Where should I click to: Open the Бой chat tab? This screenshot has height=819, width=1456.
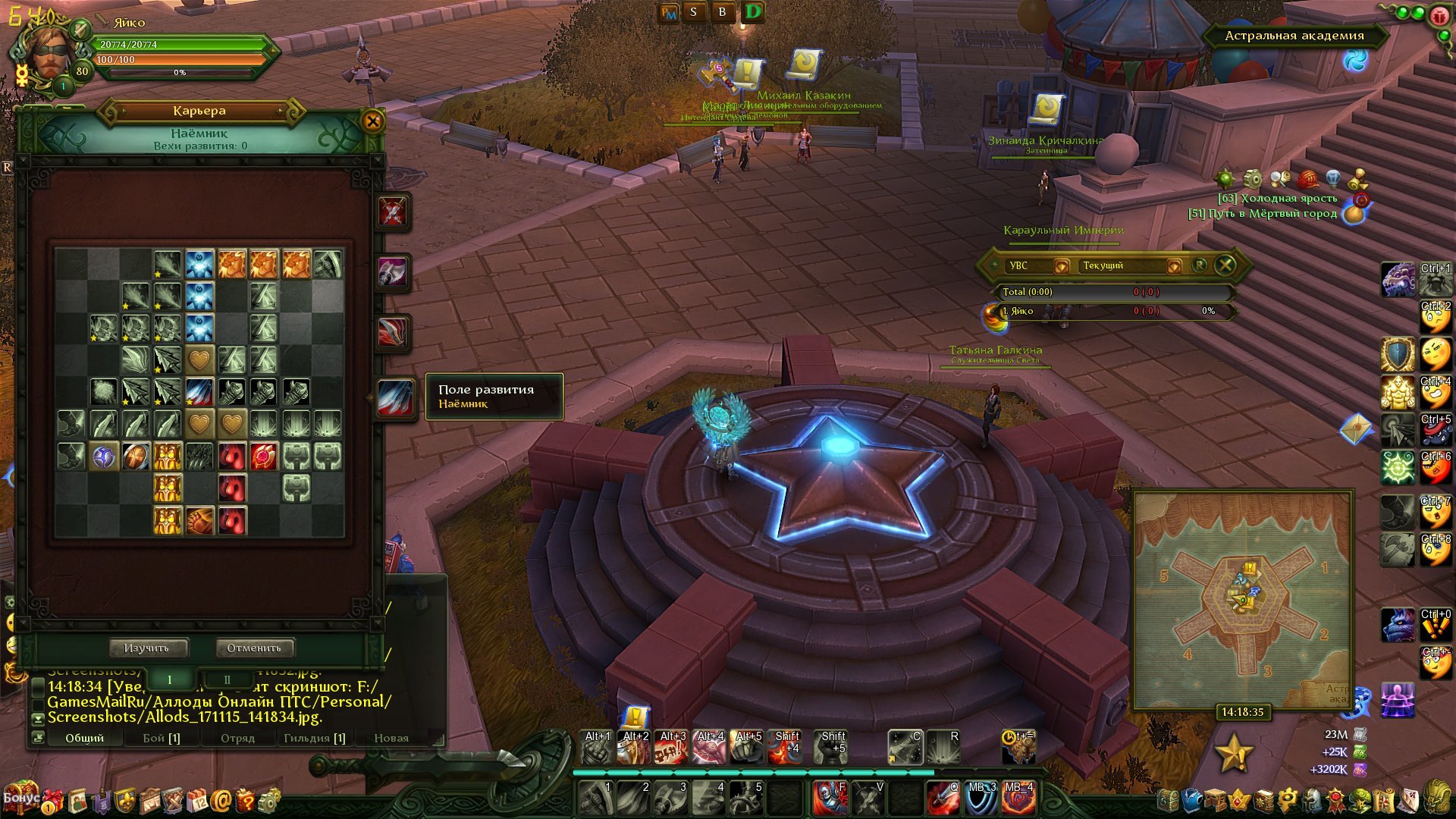pyautogui.click(x=162, y=738)
